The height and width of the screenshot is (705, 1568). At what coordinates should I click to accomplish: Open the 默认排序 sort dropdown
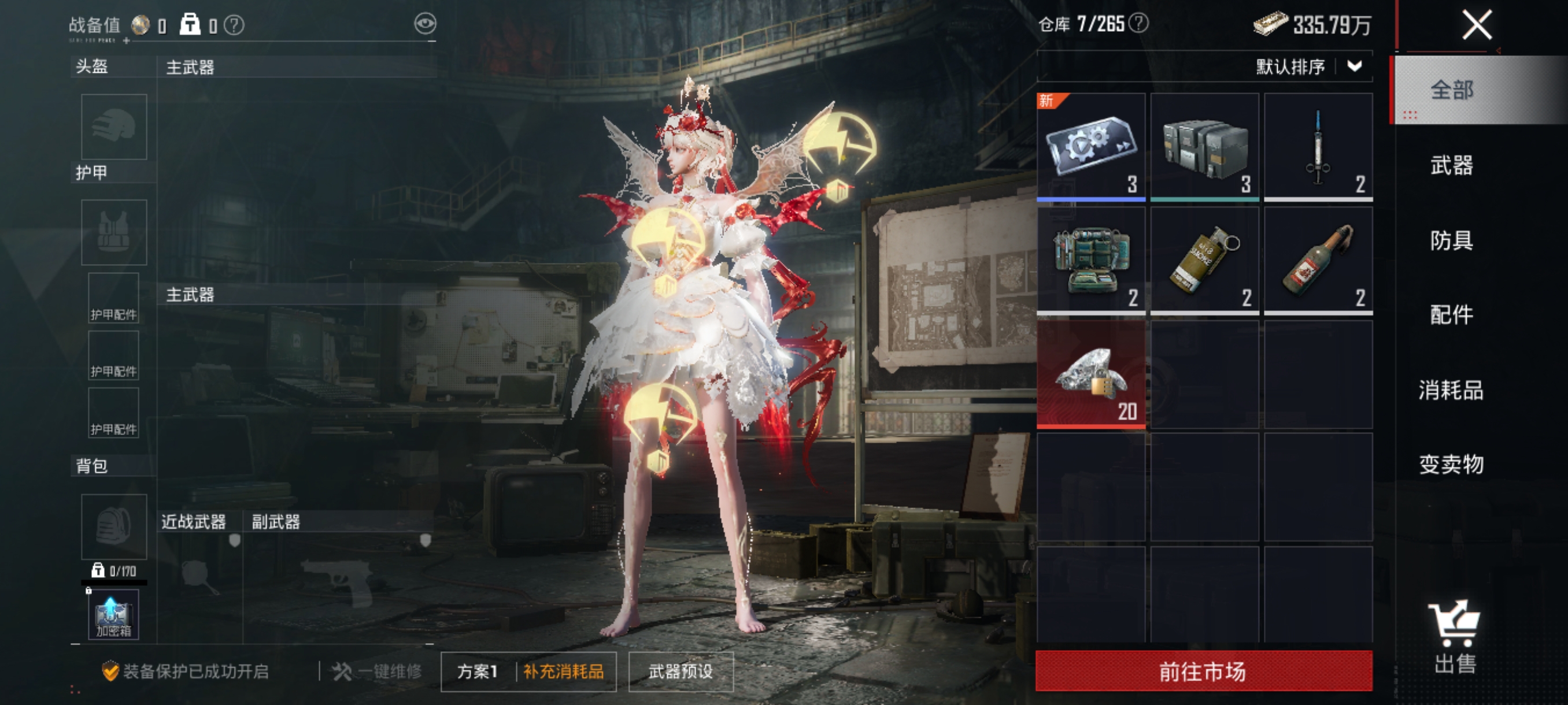tap(1308, 66)
